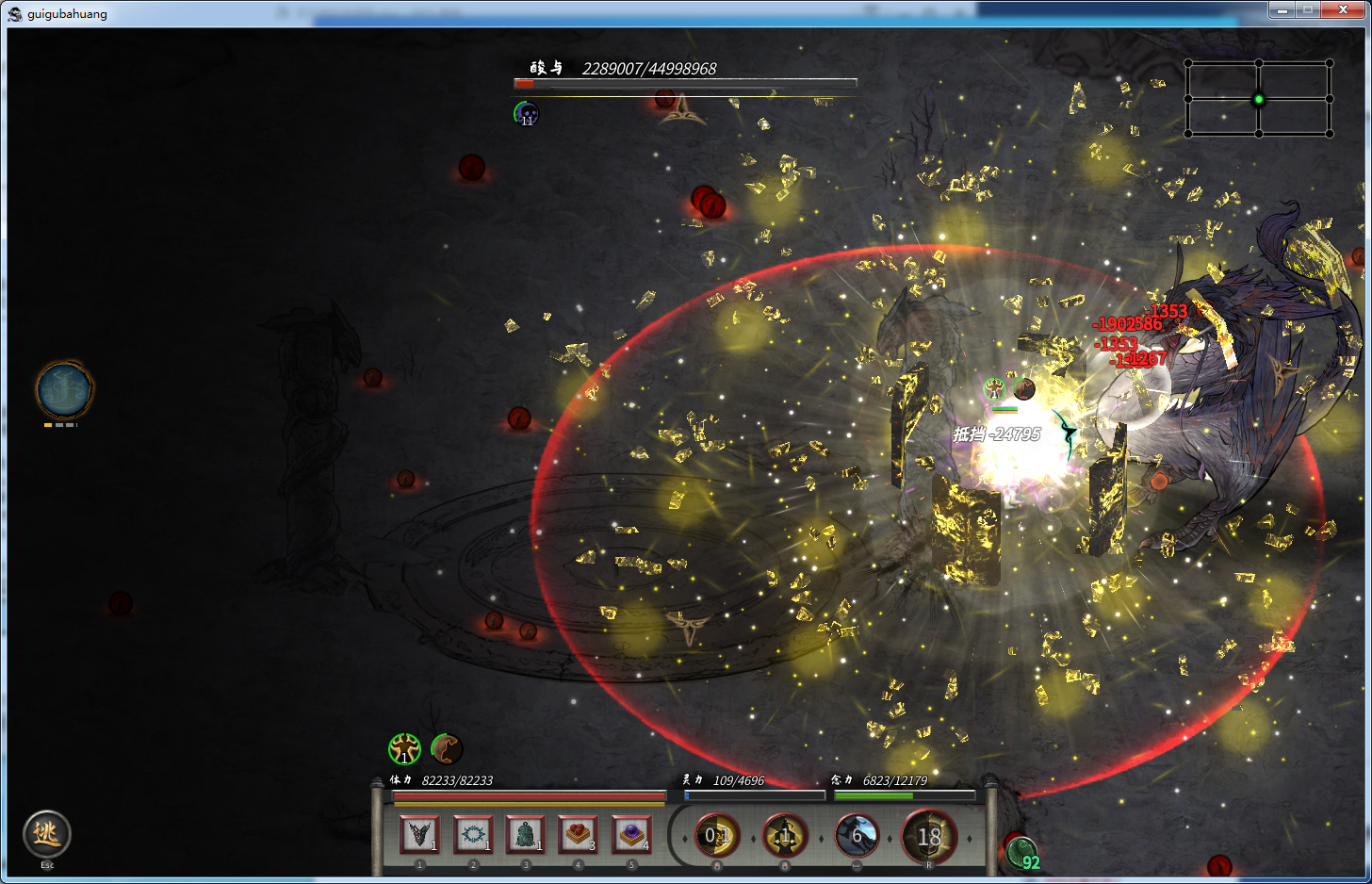The width and height of the screenshot is (1372, 884).
Task: Inspect the boss skull debuff icon showing 11
Action: 526,114
